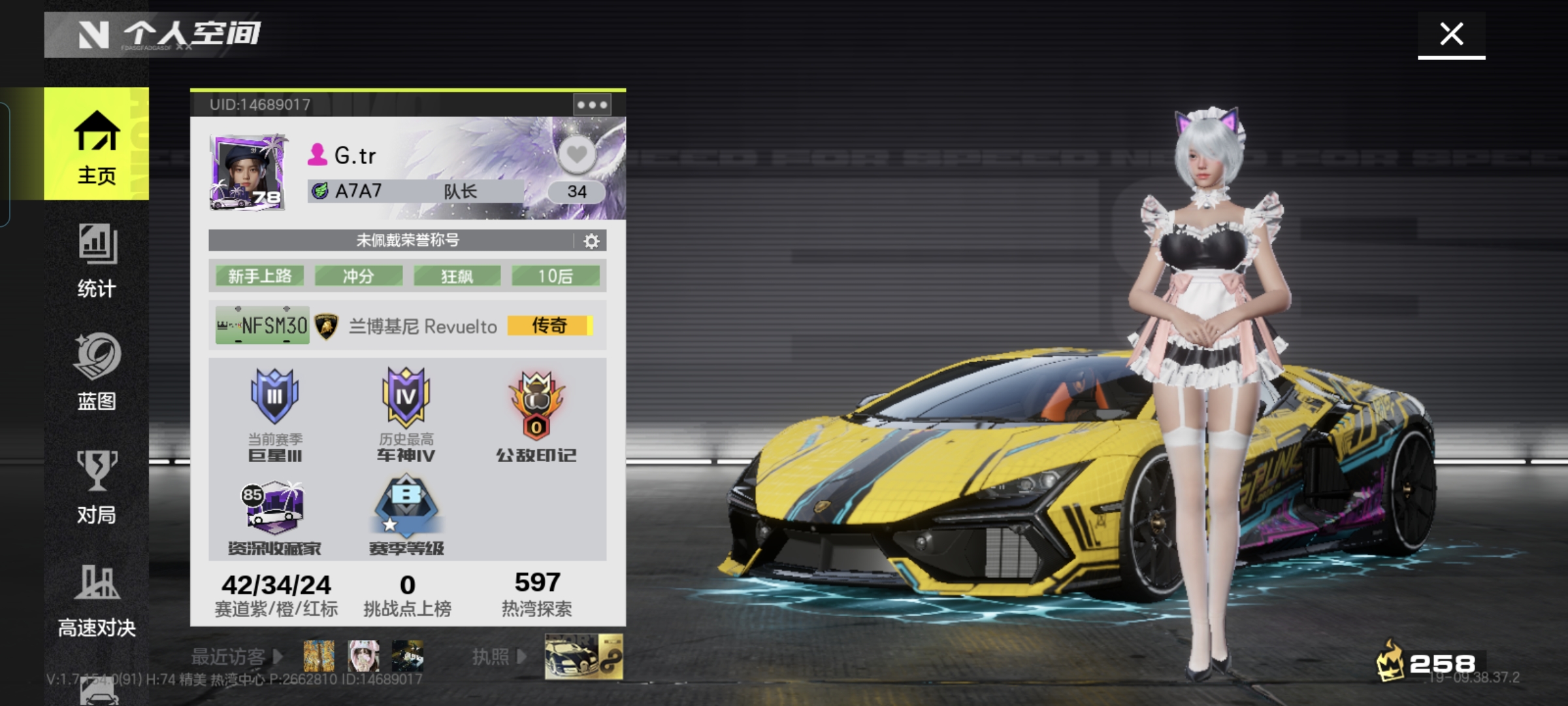Open the 公敌印记 badge
Screen dimensions: 1568x706
tap(536, 416)
